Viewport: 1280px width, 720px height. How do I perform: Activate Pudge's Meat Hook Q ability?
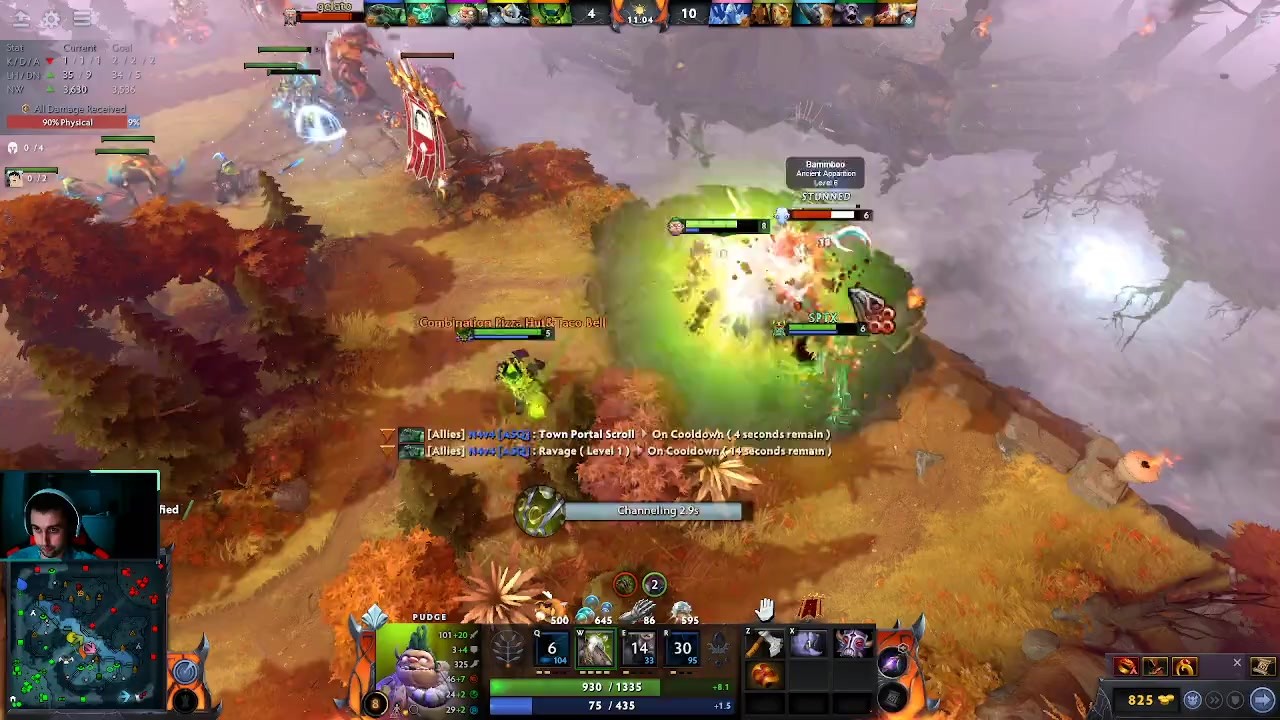pos(551,649)
